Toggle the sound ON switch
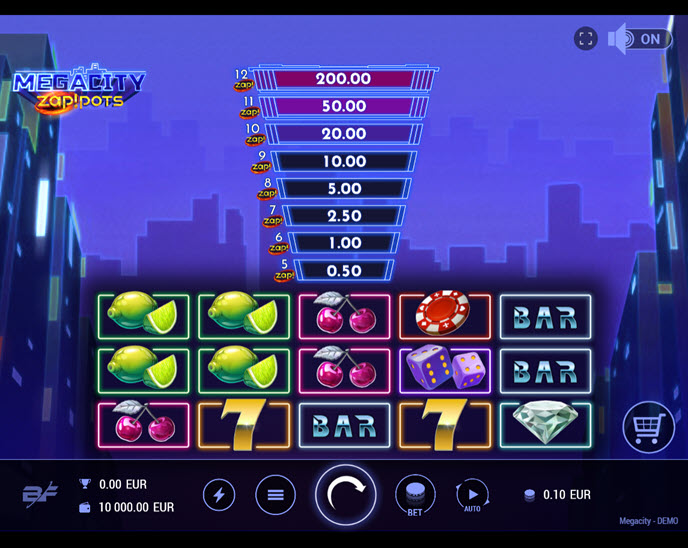The height and width of the screenshot is (548, 688). [640, 39]
